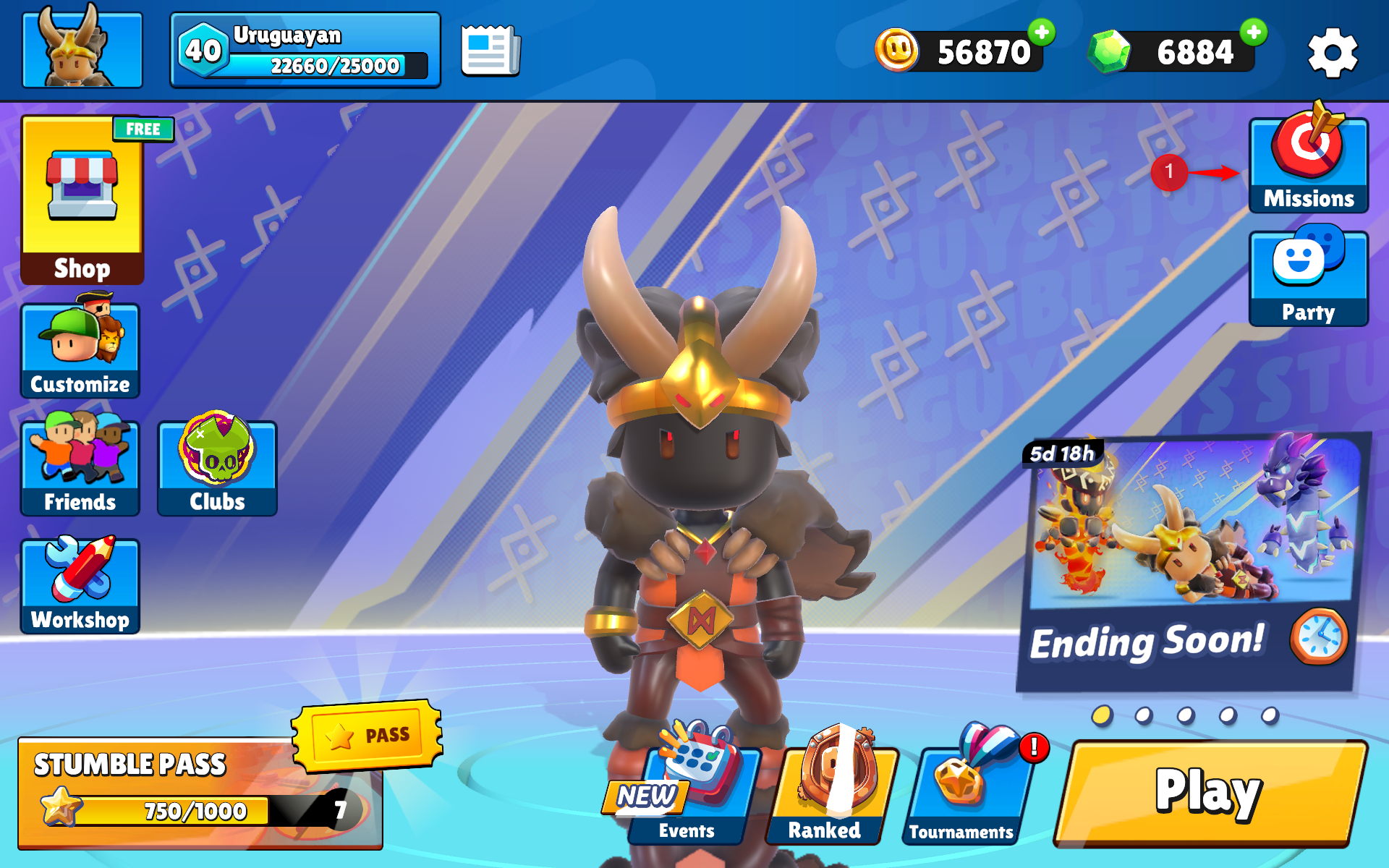Image resolution: width=1389 pixels, height=868 pixels.
Task: Open the settings gear
Action: (1333, 52)
